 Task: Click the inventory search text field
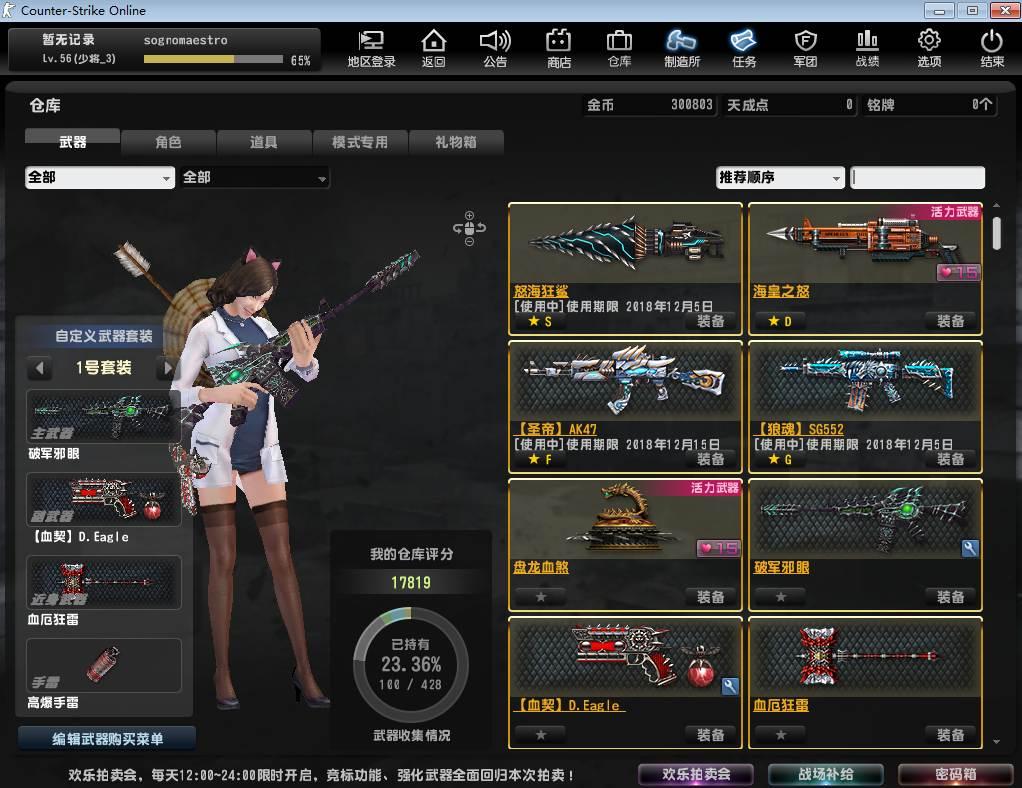[917, 178]
